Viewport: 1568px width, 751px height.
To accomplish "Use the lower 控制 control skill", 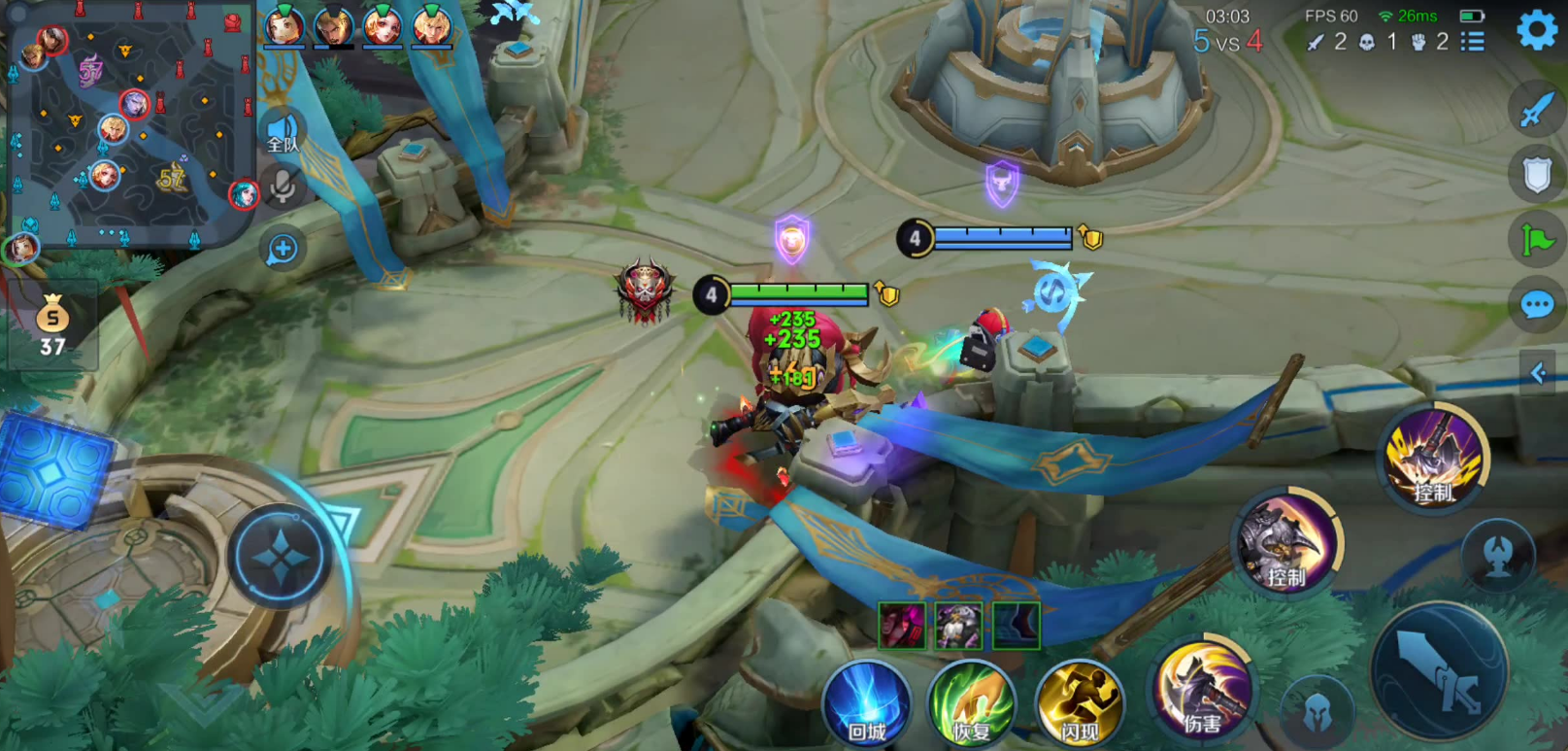I will tap(1287, 543).
